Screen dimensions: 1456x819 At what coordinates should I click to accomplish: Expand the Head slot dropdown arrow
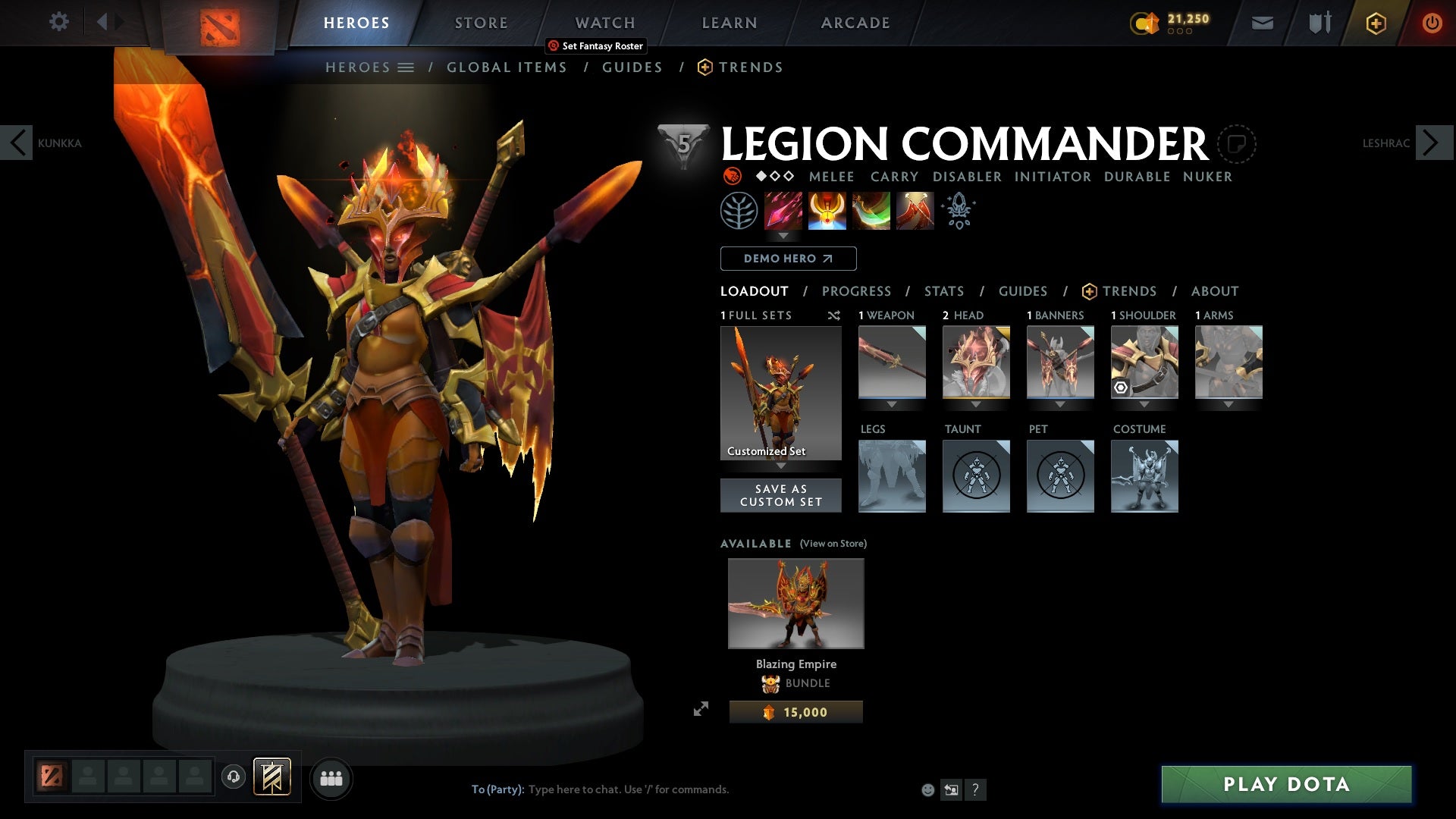point(976,404)
